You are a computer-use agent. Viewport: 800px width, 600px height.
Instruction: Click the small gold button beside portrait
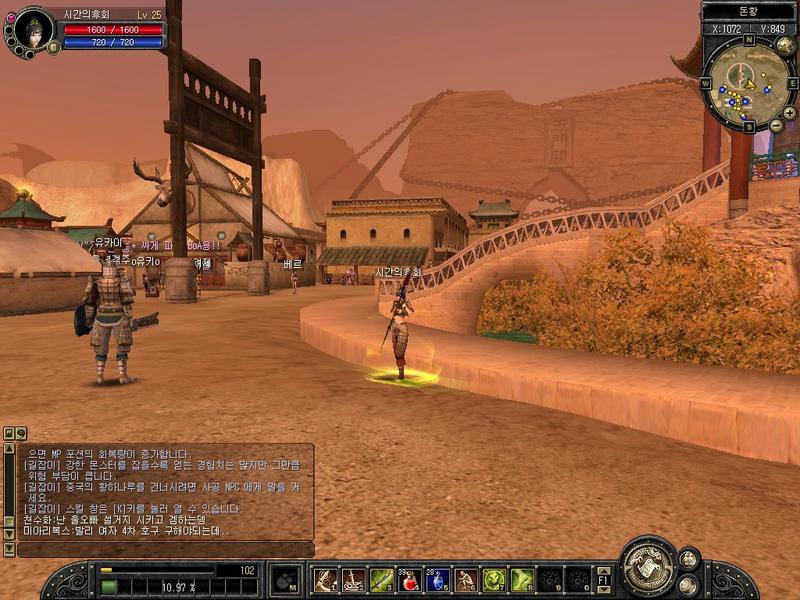pyautogui.click(x=53, y=47)
